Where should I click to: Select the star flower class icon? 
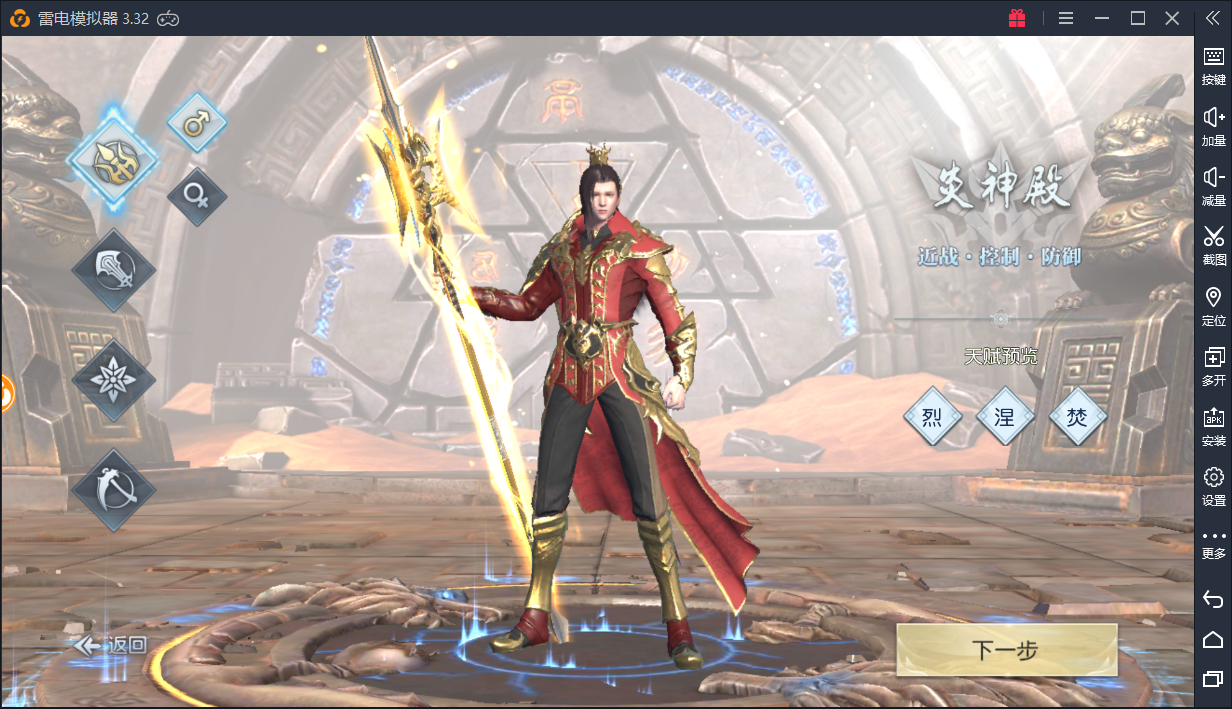click(x=113, y=380)
